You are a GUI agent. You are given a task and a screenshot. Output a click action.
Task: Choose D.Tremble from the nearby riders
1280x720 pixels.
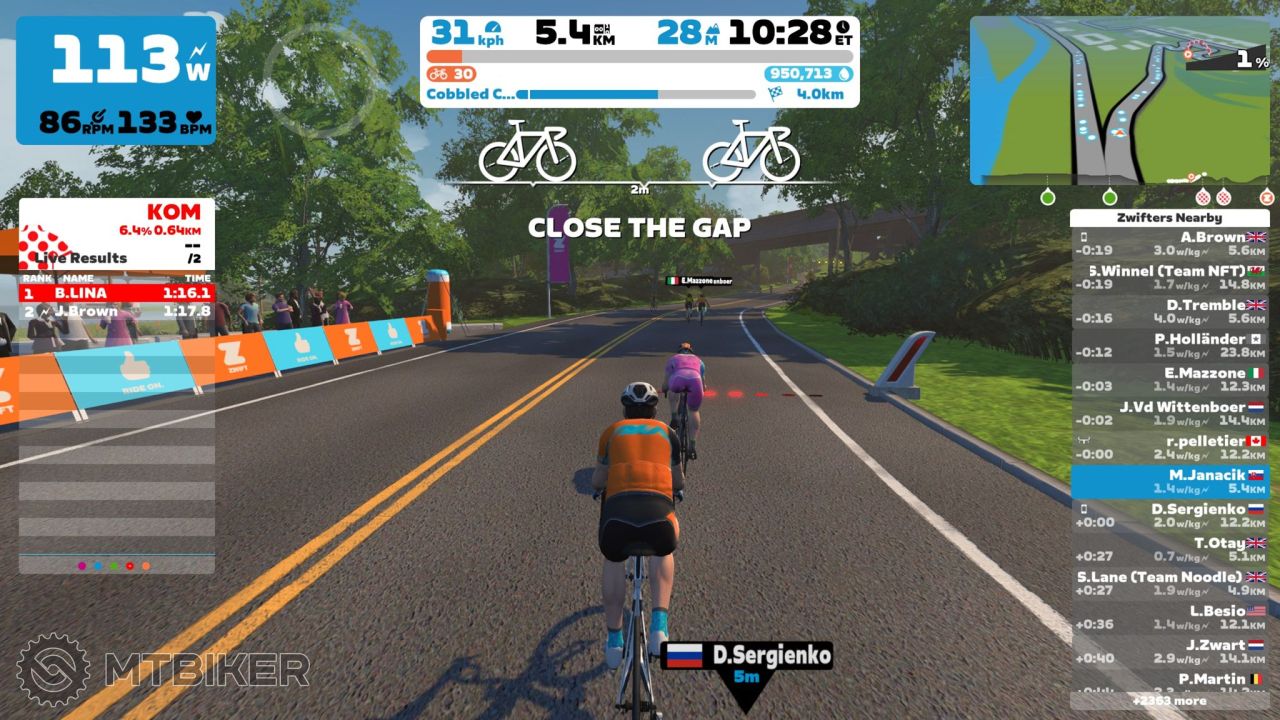coord(1170,312)
